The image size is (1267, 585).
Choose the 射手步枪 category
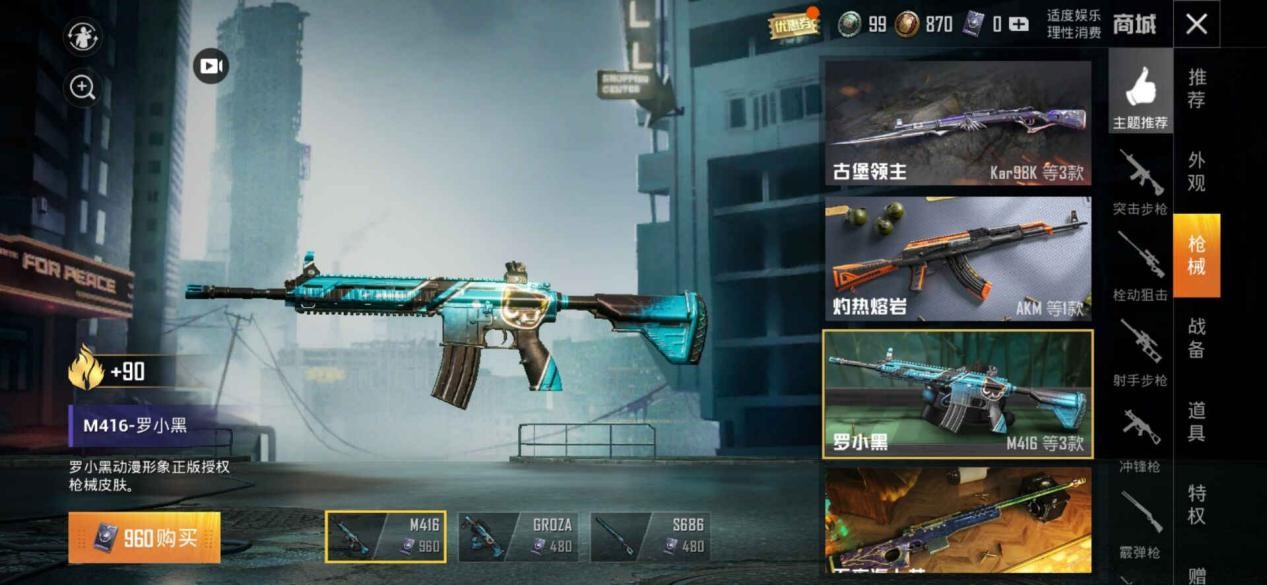1140,353
